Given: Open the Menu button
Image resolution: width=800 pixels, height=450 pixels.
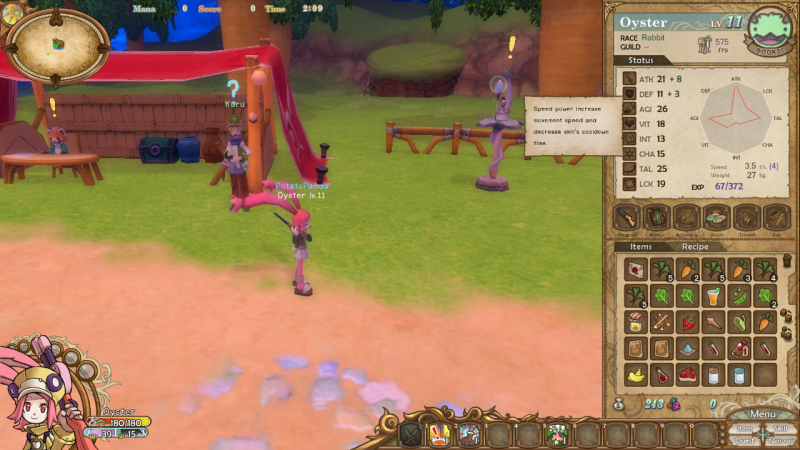Looking at the screenshot, I should [762, 414].
